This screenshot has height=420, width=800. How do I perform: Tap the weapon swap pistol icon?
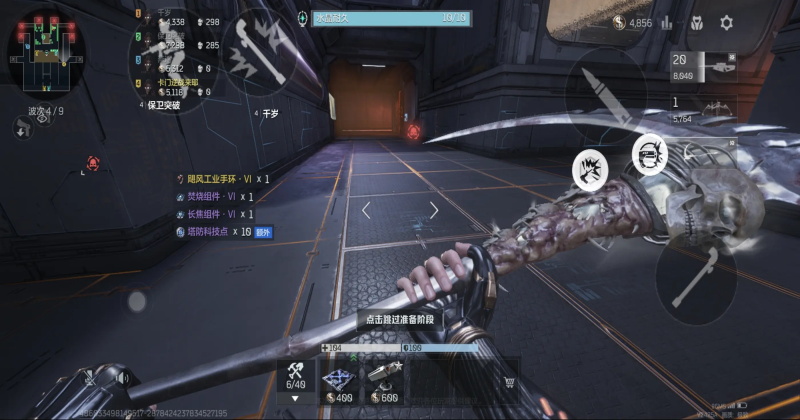click(x=22, y=127)
